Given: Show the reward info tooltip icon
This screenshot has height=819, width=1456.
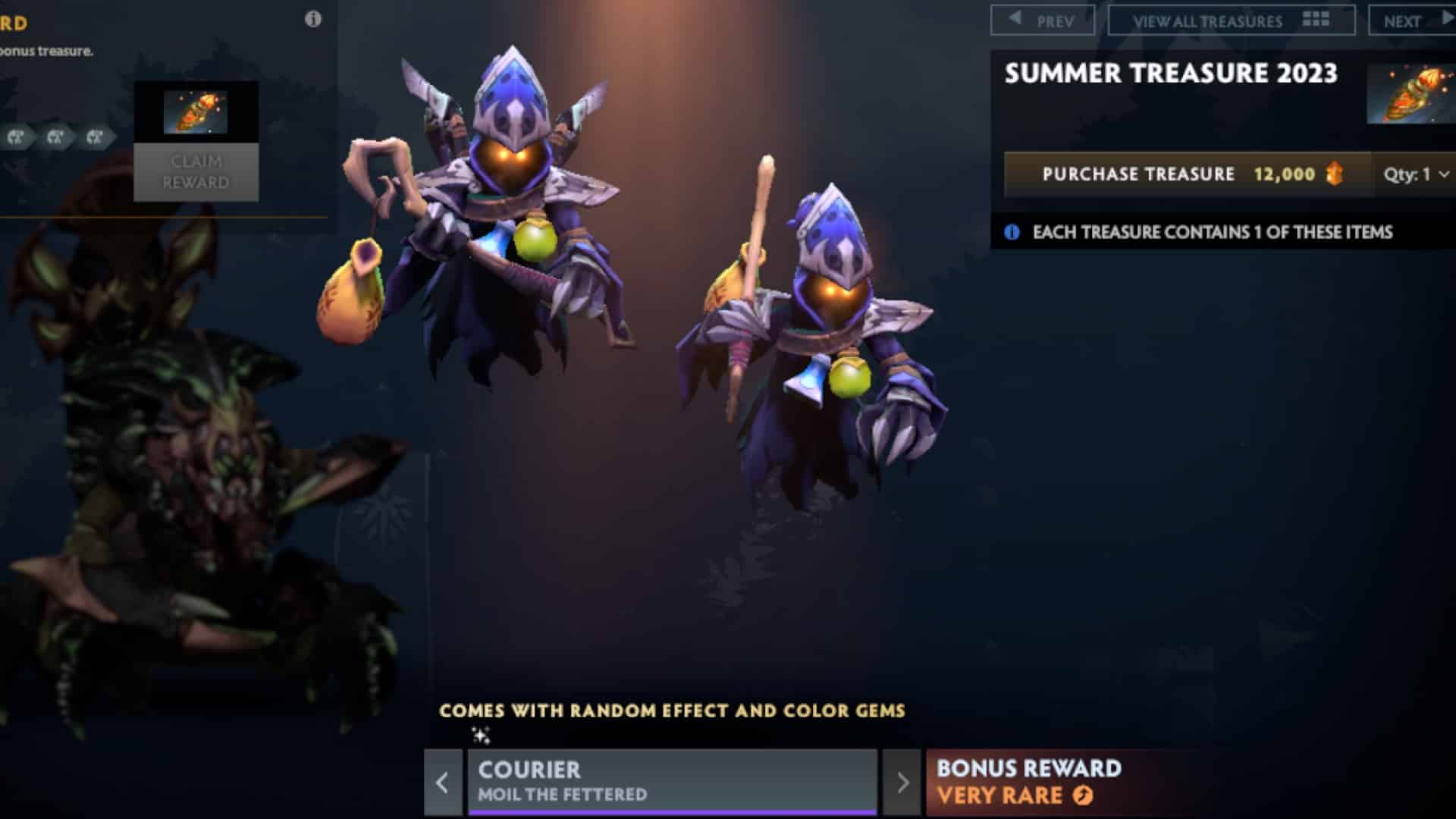Looking at the screenshot, I should [x=312, y=20].
